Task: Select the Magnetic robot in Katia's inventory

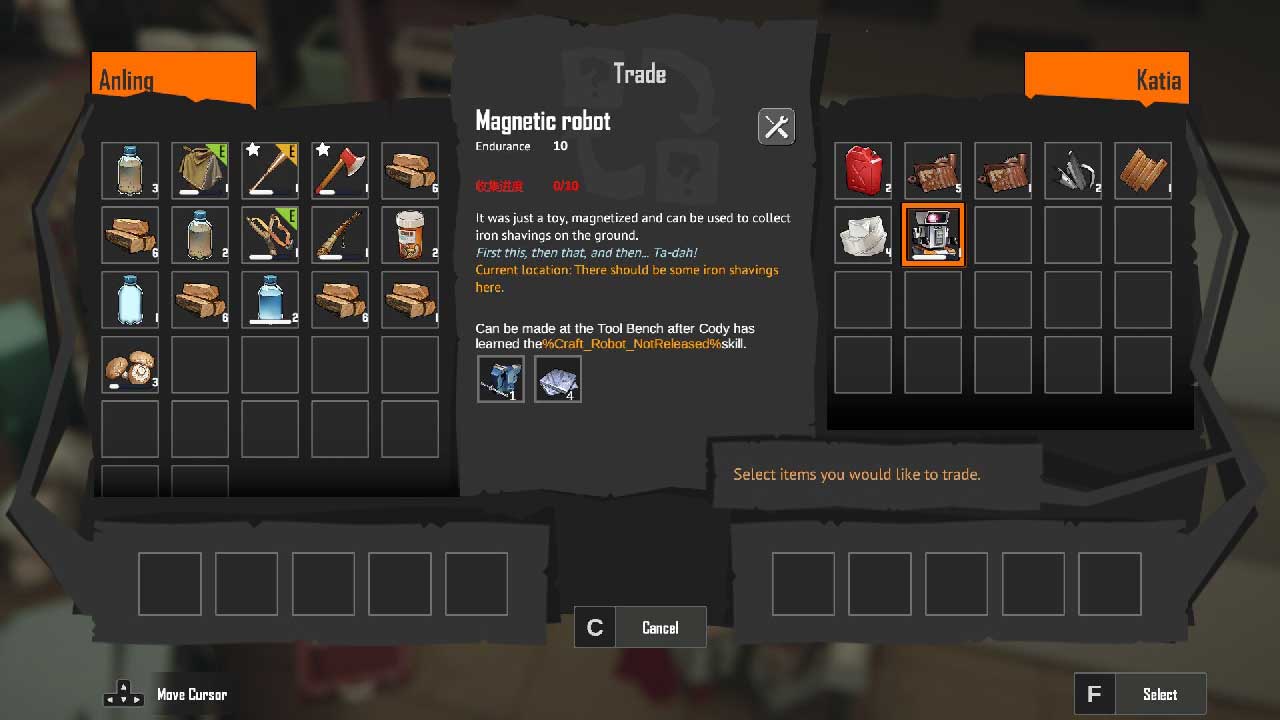Action: pyautogui.click(x=933, y=235)
